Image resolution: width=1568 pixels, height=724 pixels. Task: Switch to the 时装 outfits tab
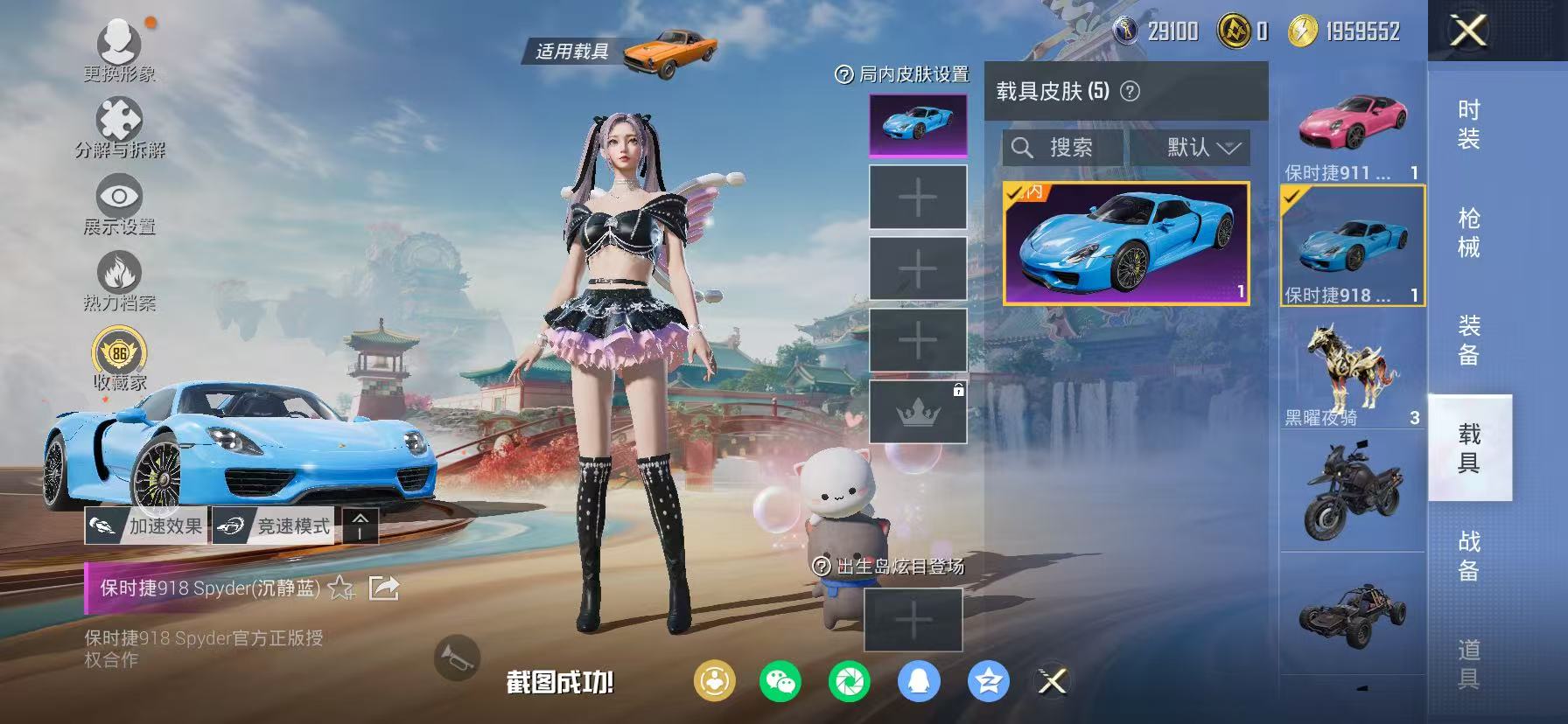1466,128
